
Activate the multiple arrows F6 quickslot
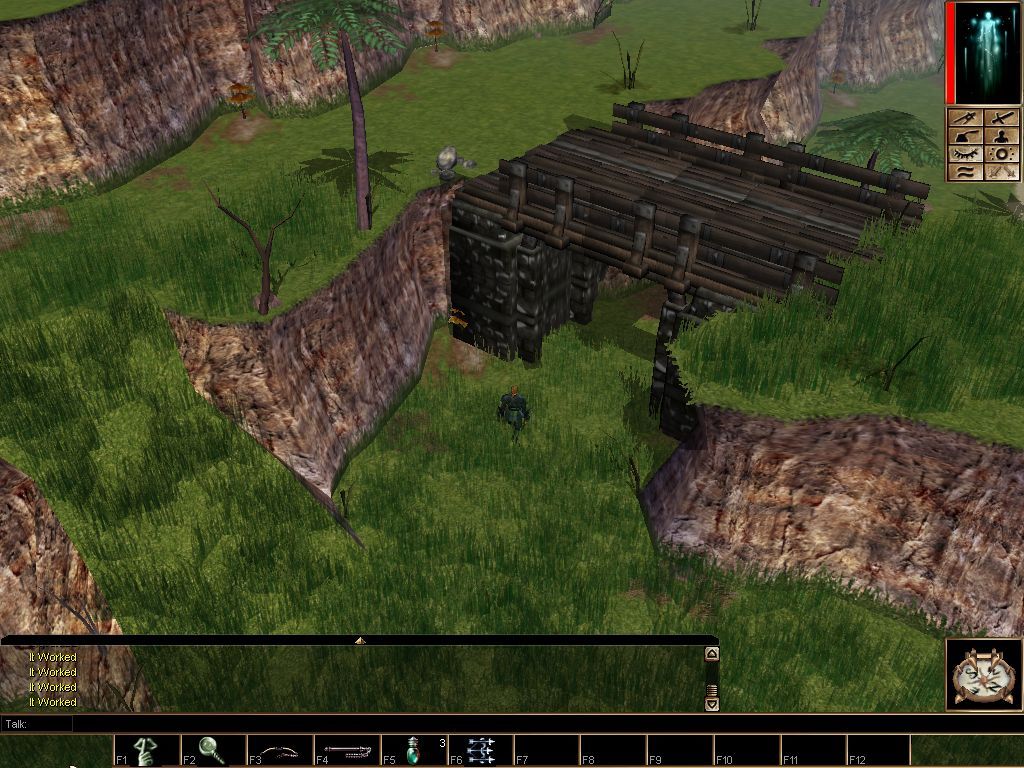[481, 750]
